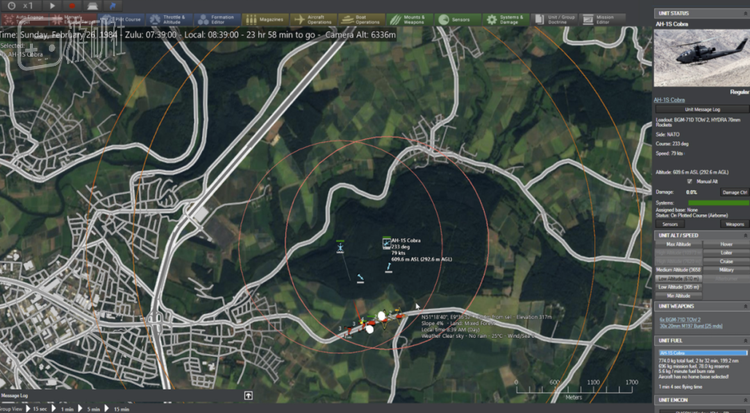Open the Throttle & Altitude panel
This screenshot has width=750, height=413.
click(174, 19)
